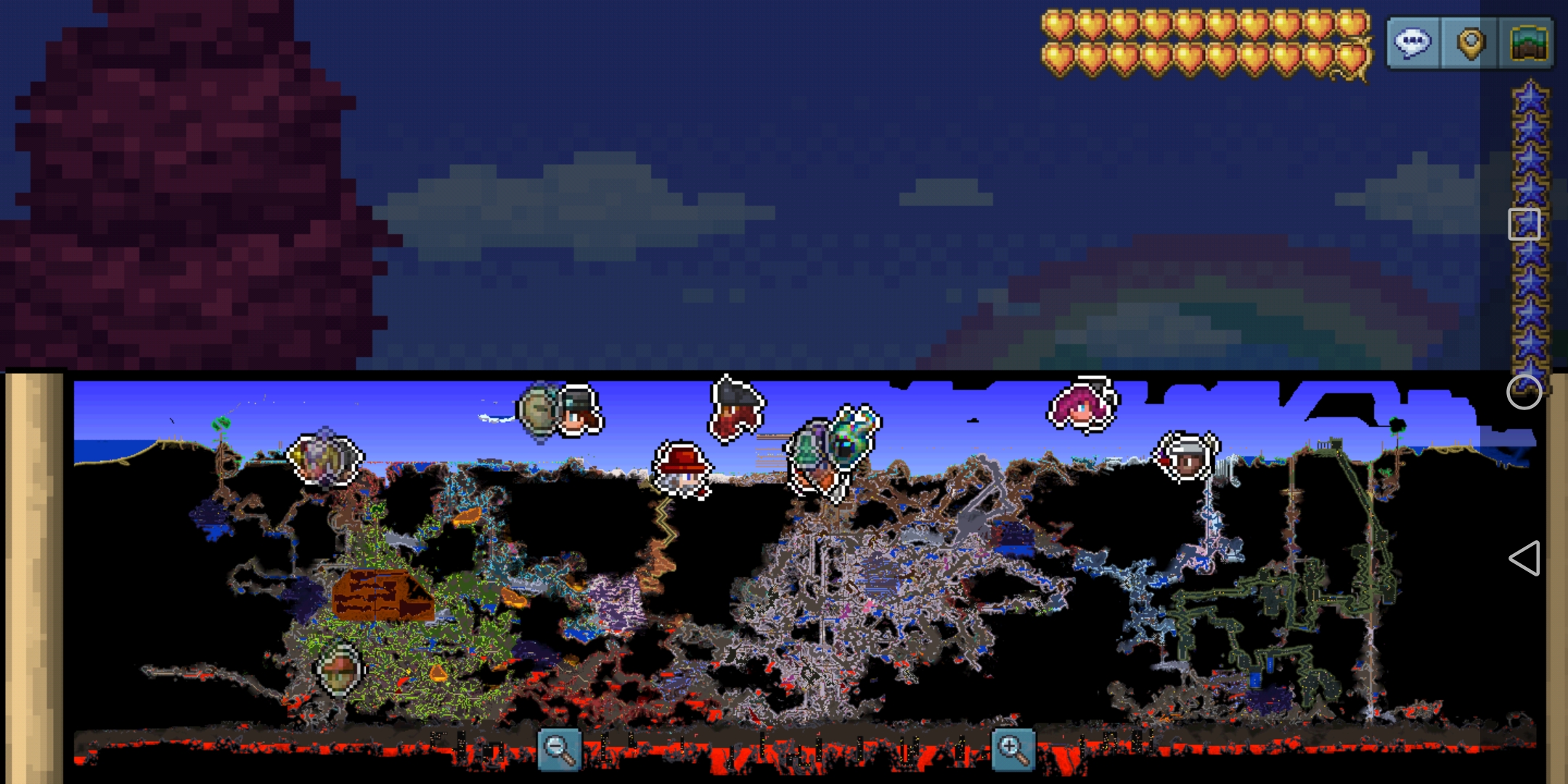Zoom out with the minus magnifier
Viewport: 1568px width, 784px height.
pyautogui.click(x=559, y=748)
